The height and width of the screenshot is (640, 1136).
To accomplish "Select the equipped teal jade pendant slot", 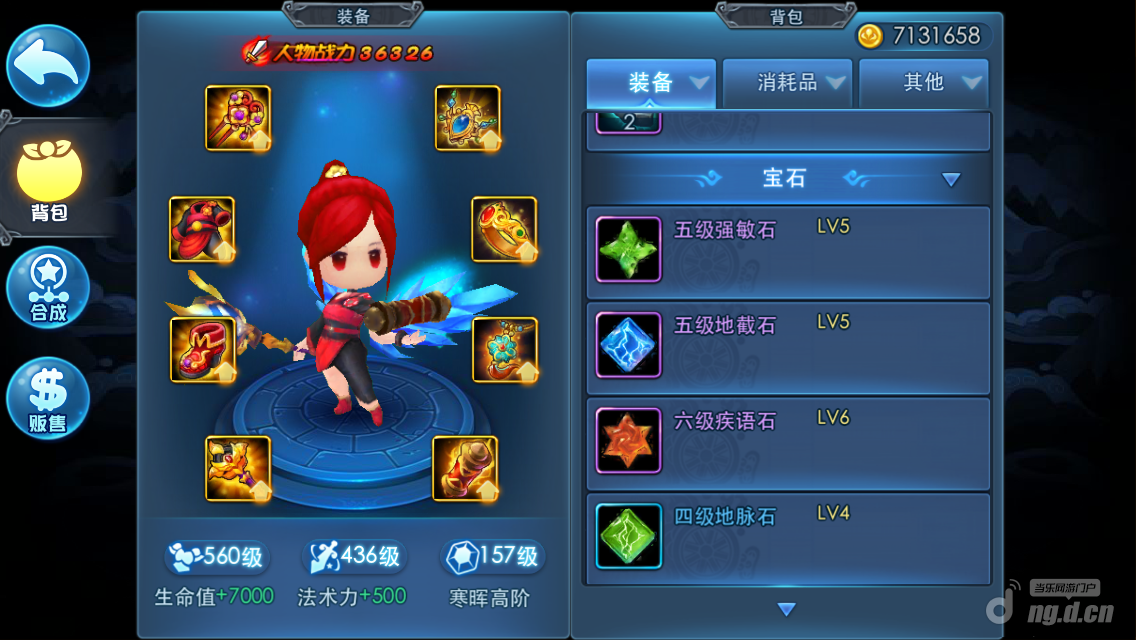I will point(505,350).
